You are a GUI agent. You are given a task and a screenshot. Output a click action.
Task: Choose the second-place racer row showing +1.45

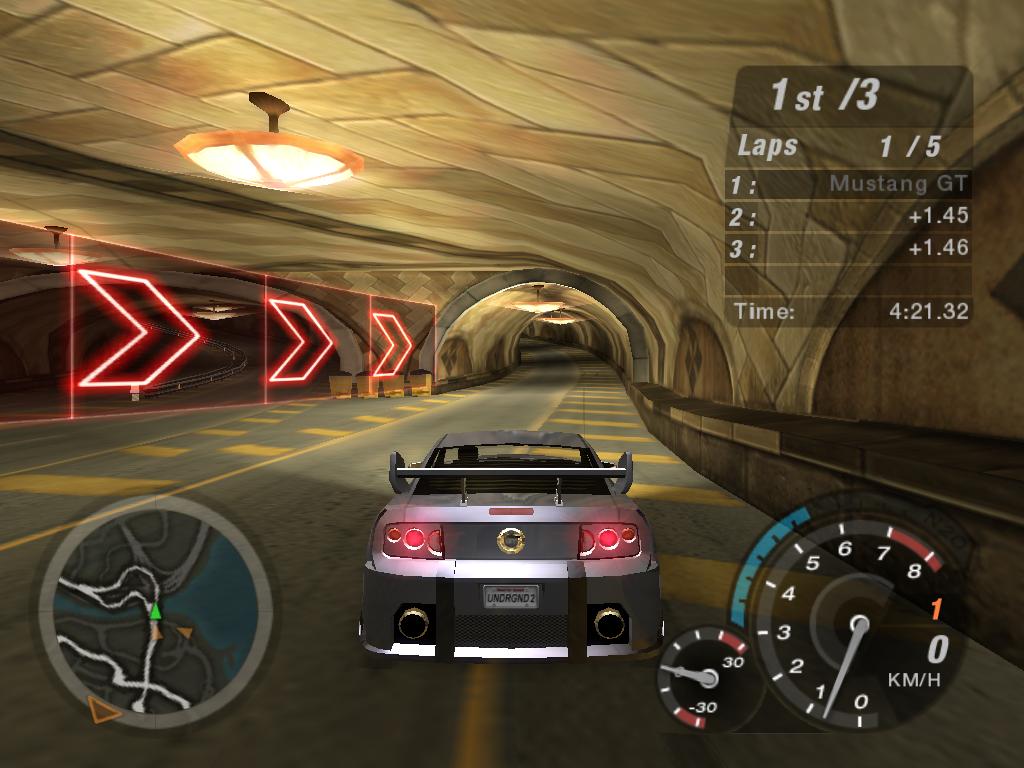pos(850,216)
